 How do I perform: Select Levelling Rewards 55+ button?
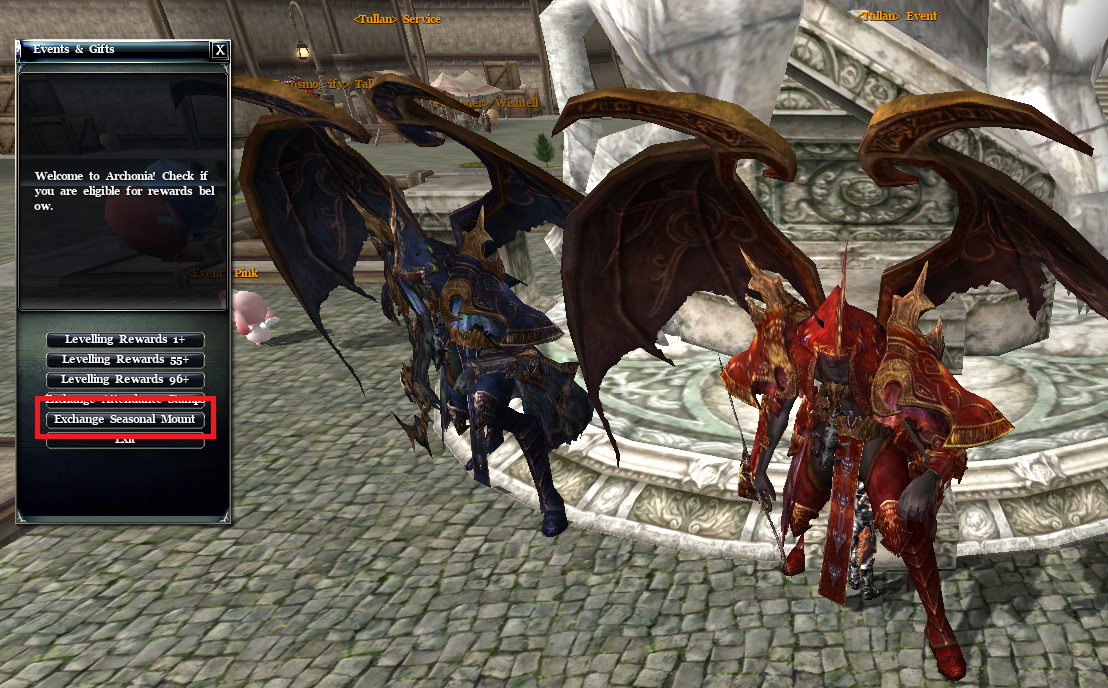125,360
